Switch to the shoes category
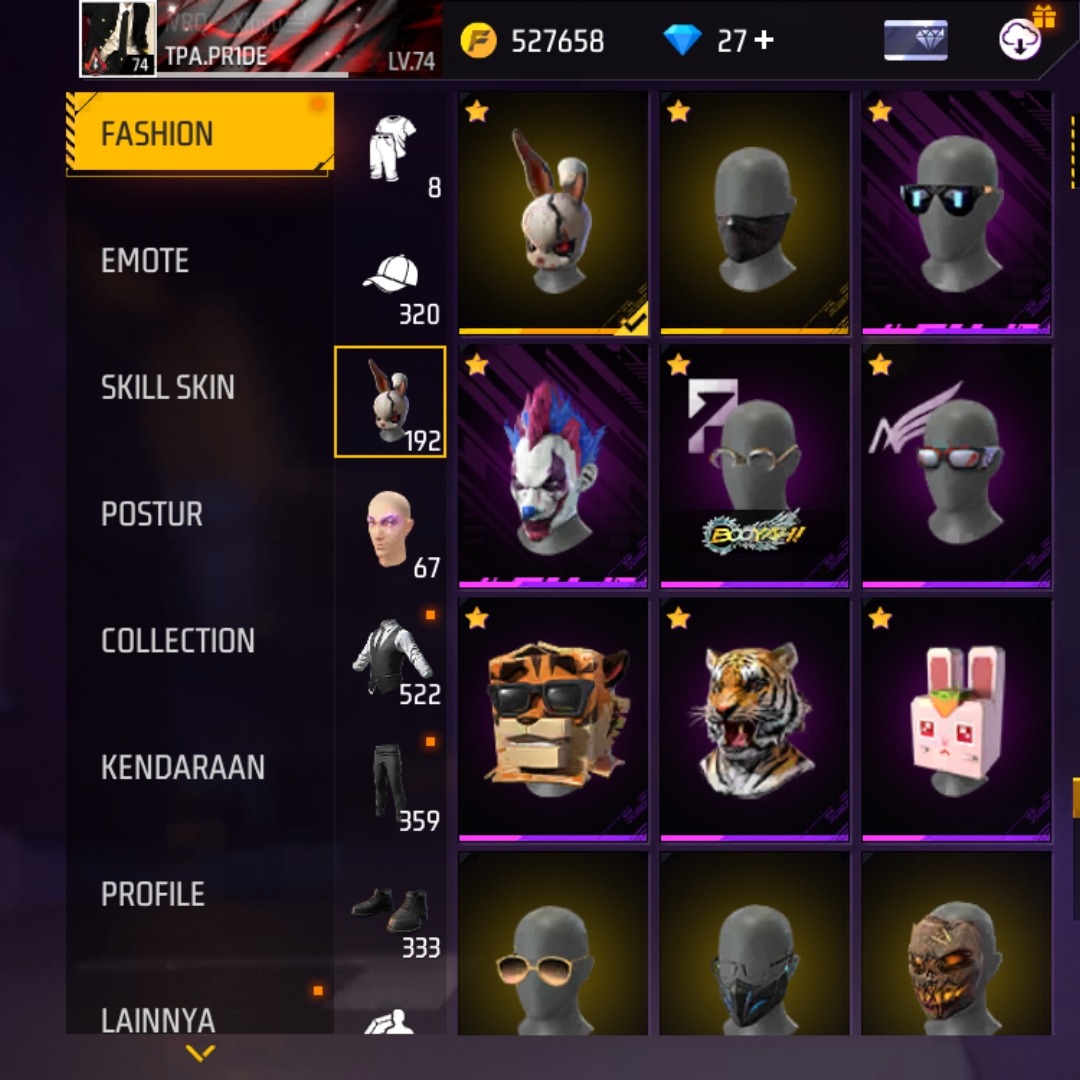 tap(391, 911)
